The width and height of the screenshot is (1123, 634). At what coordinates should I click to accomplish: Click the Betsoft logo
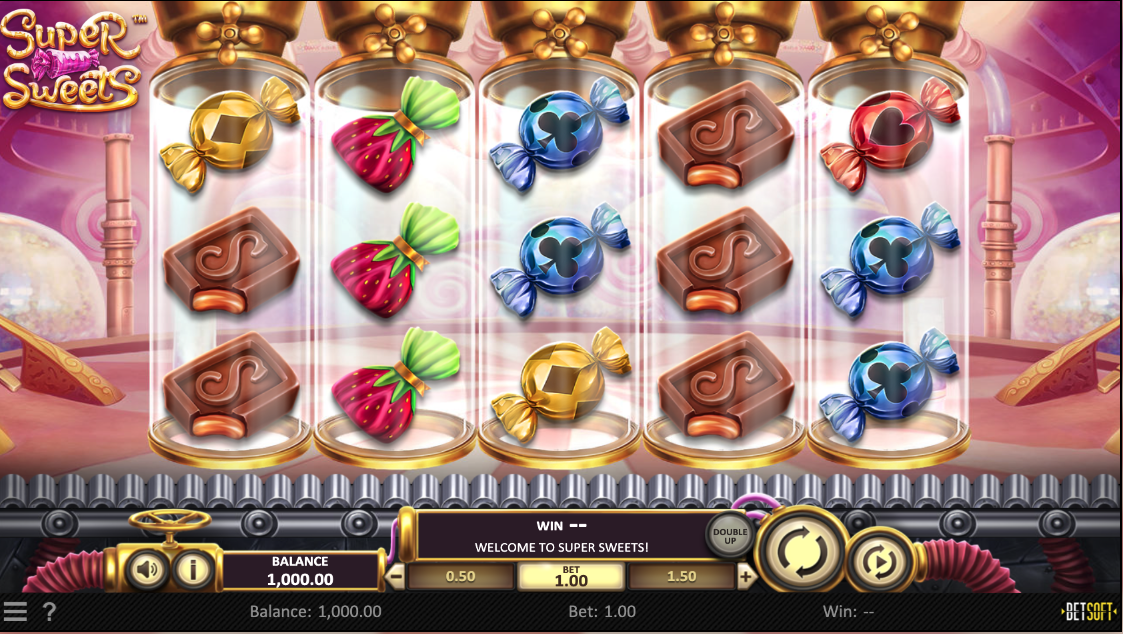[1088, 611]
